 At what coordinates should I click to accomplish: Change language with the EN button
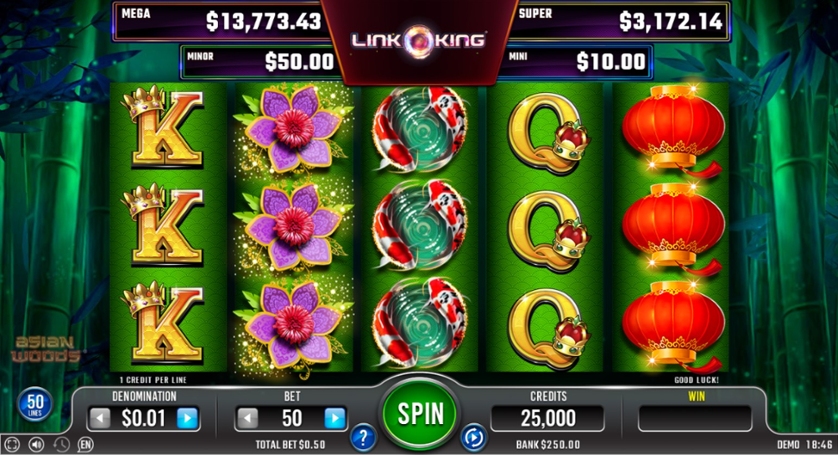pyautogui.click(x=86, y=444)
